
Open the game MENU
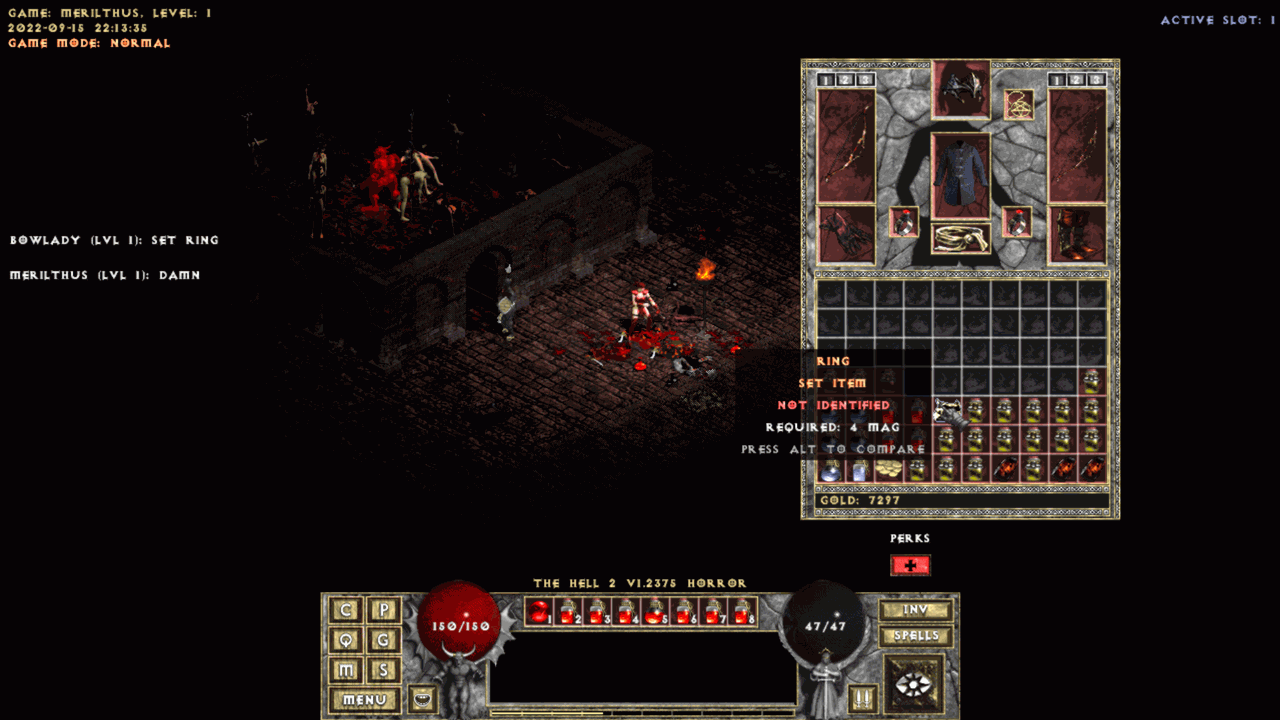[364, 700]
